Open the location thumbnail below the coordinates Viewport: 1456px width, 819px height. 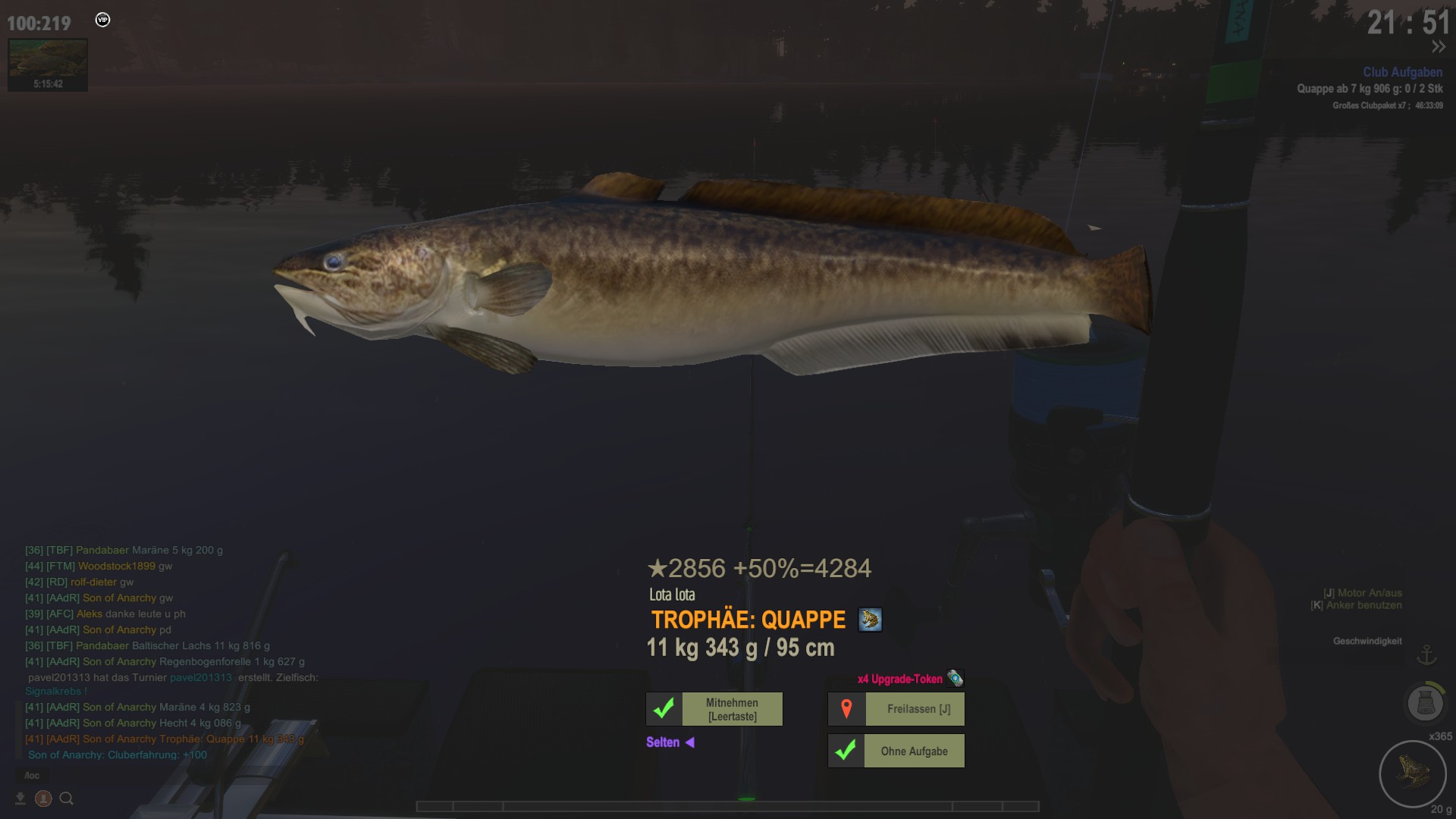tap(48, 64)
